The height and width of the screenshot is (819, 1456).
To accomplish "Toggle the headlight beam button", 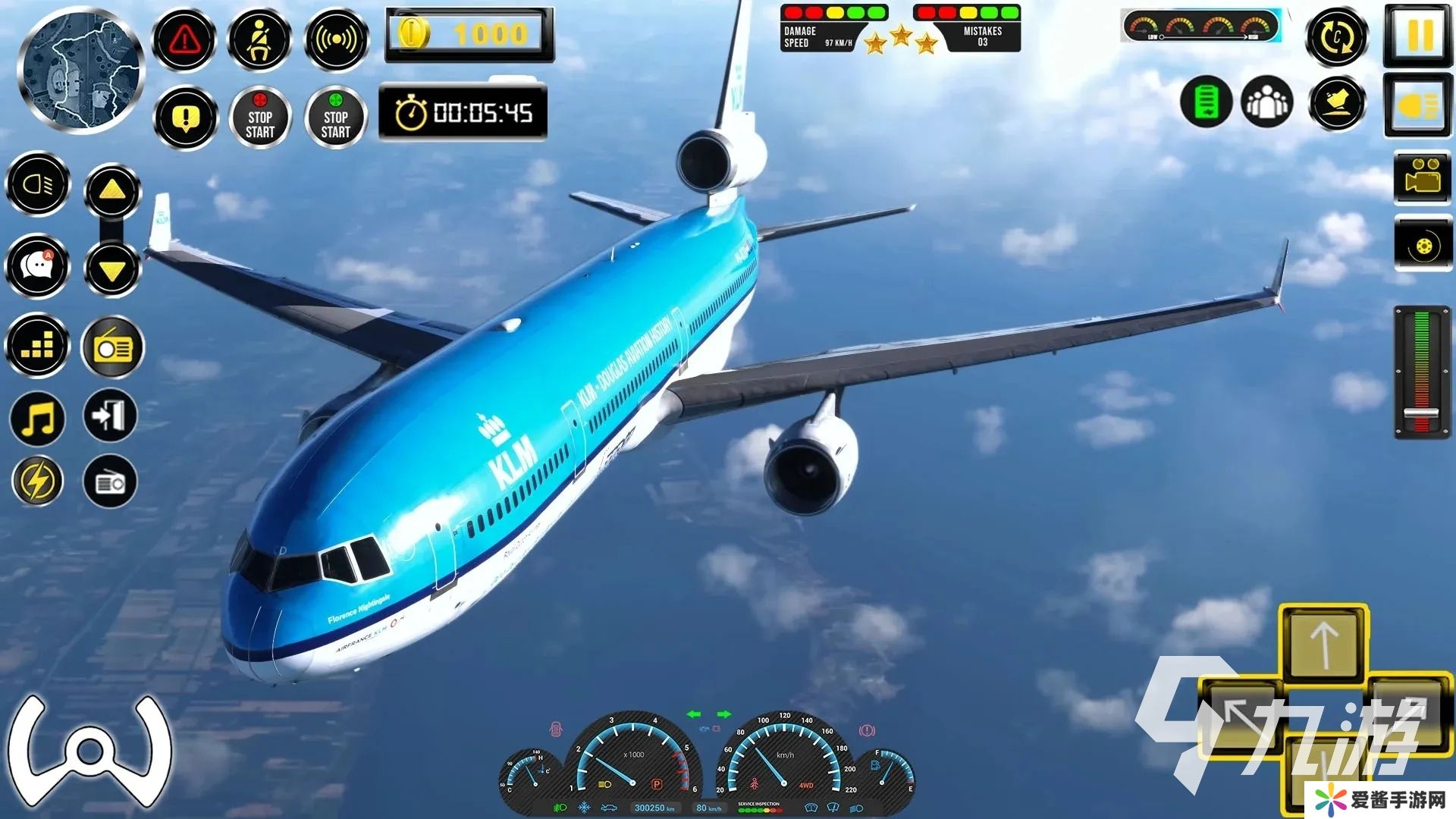I will coord(38,184).
